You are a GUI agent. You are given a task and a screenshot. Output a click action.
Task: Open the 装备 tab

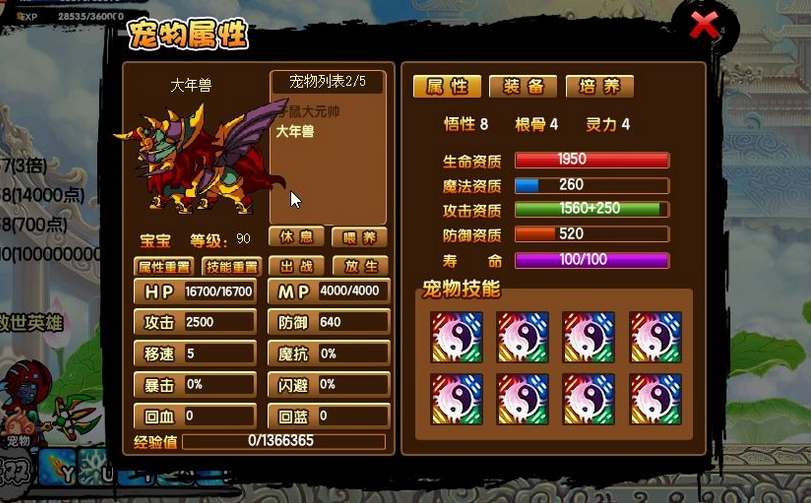point(523,87)
